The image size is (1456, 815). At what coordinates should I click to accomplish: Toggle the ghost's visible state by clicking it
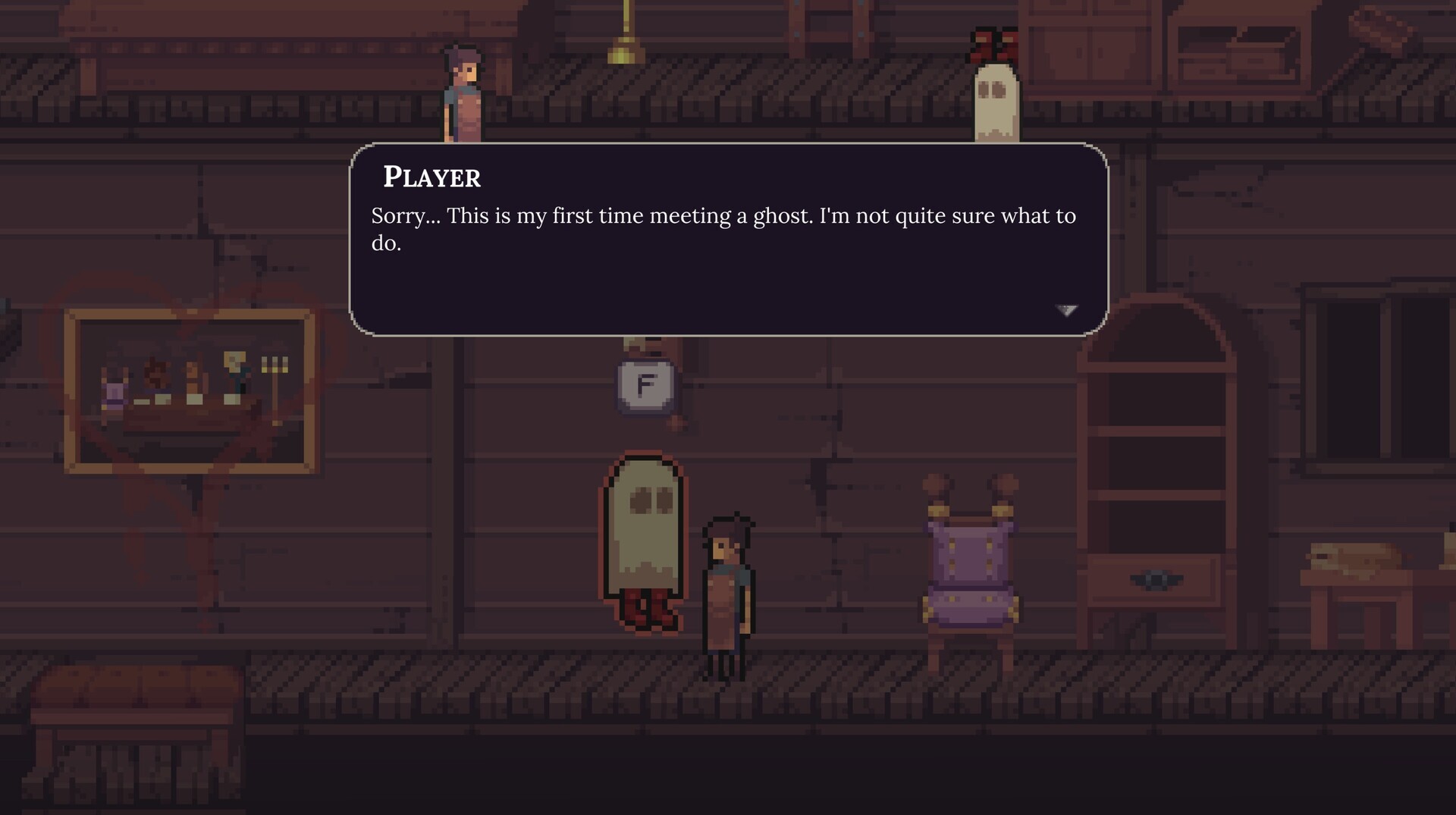pos(644,531)
